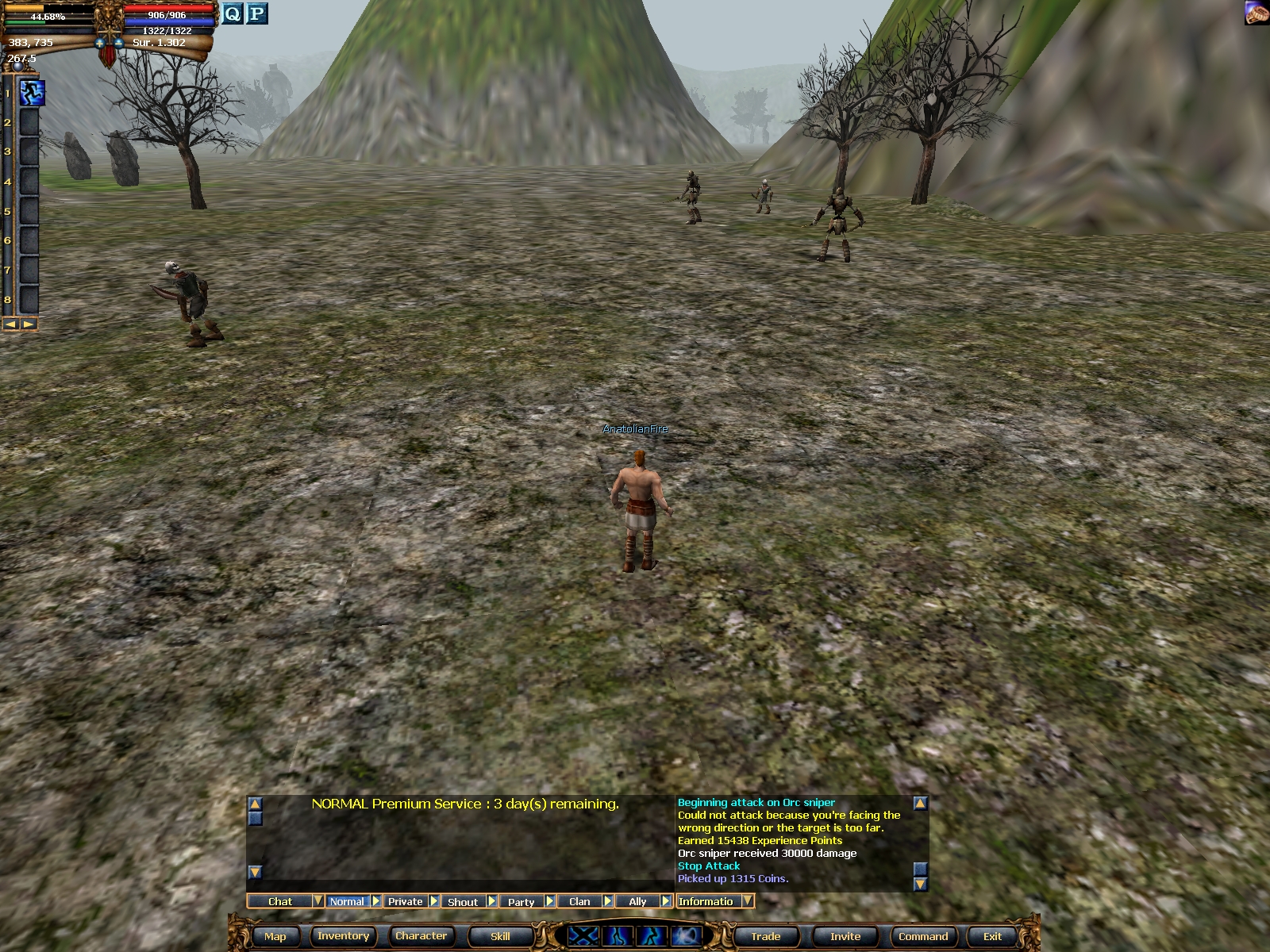This screenshot has height=952, width=1270.
Task: Click the crossed swords attack icon
Action: 583,936
